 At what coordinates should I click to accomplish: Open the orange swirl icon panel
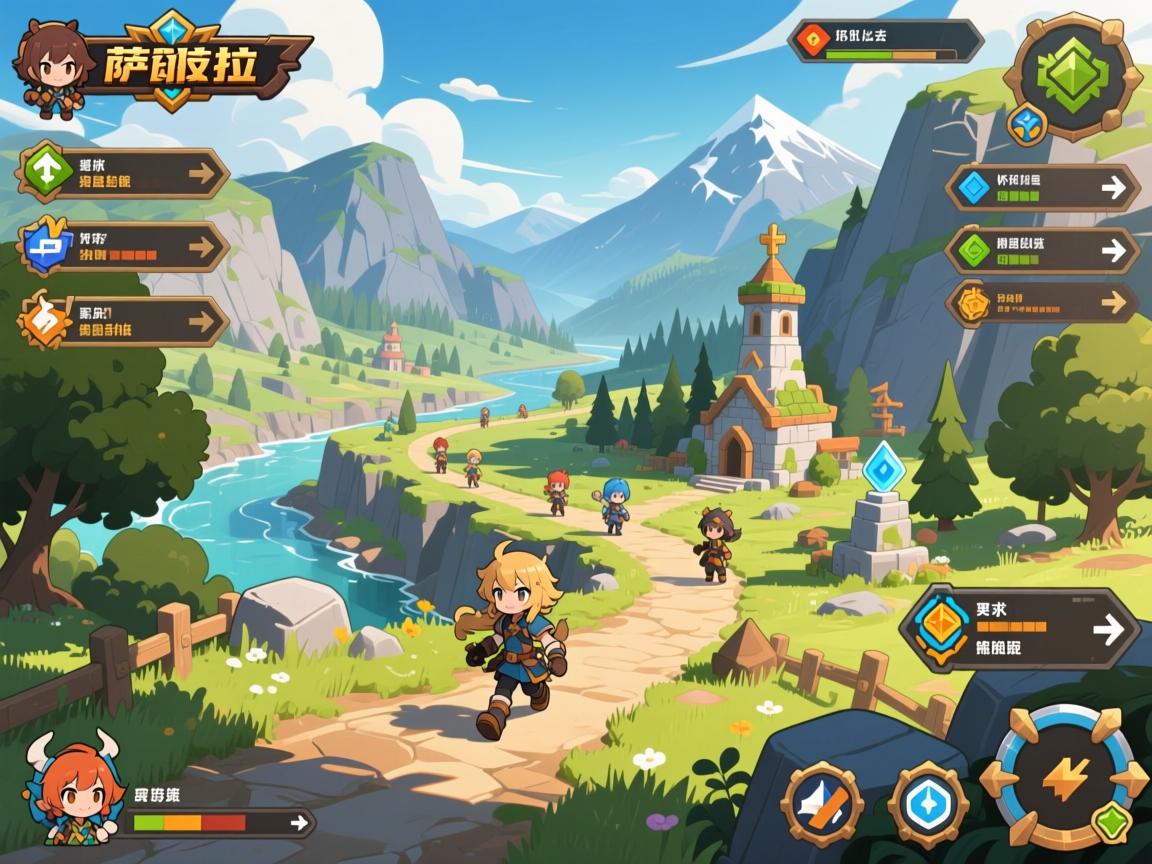click(x=125, y=321)
